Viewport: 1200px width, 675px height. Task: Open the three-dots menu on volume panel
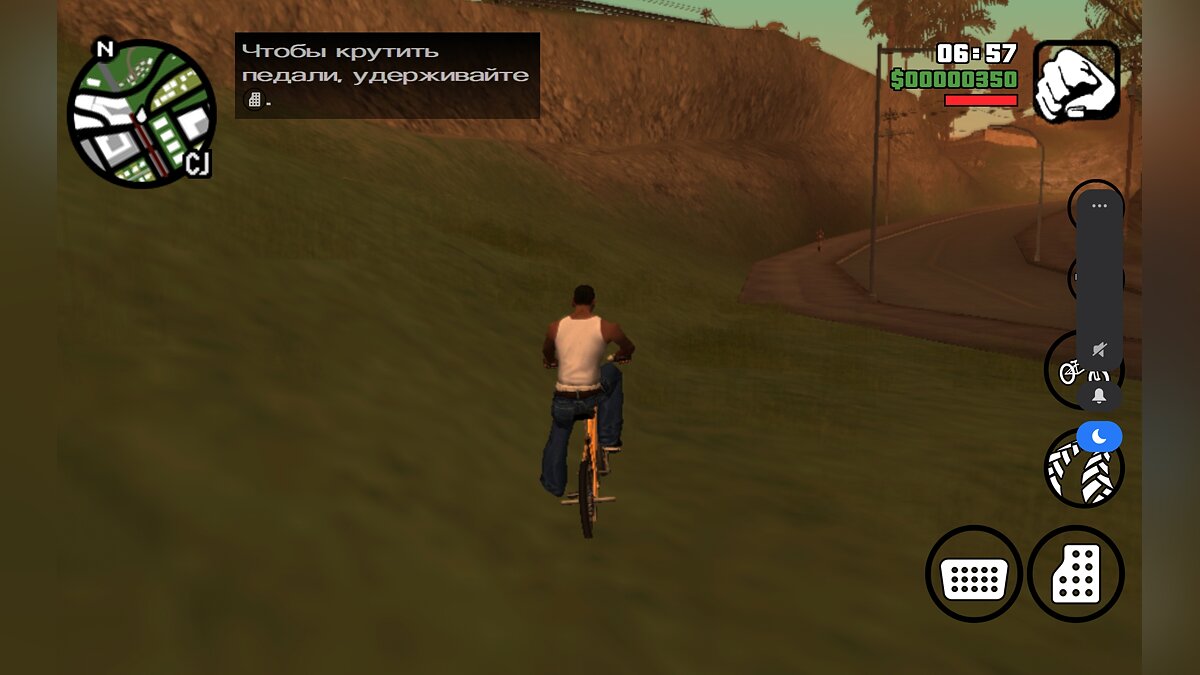point(1099,206)
